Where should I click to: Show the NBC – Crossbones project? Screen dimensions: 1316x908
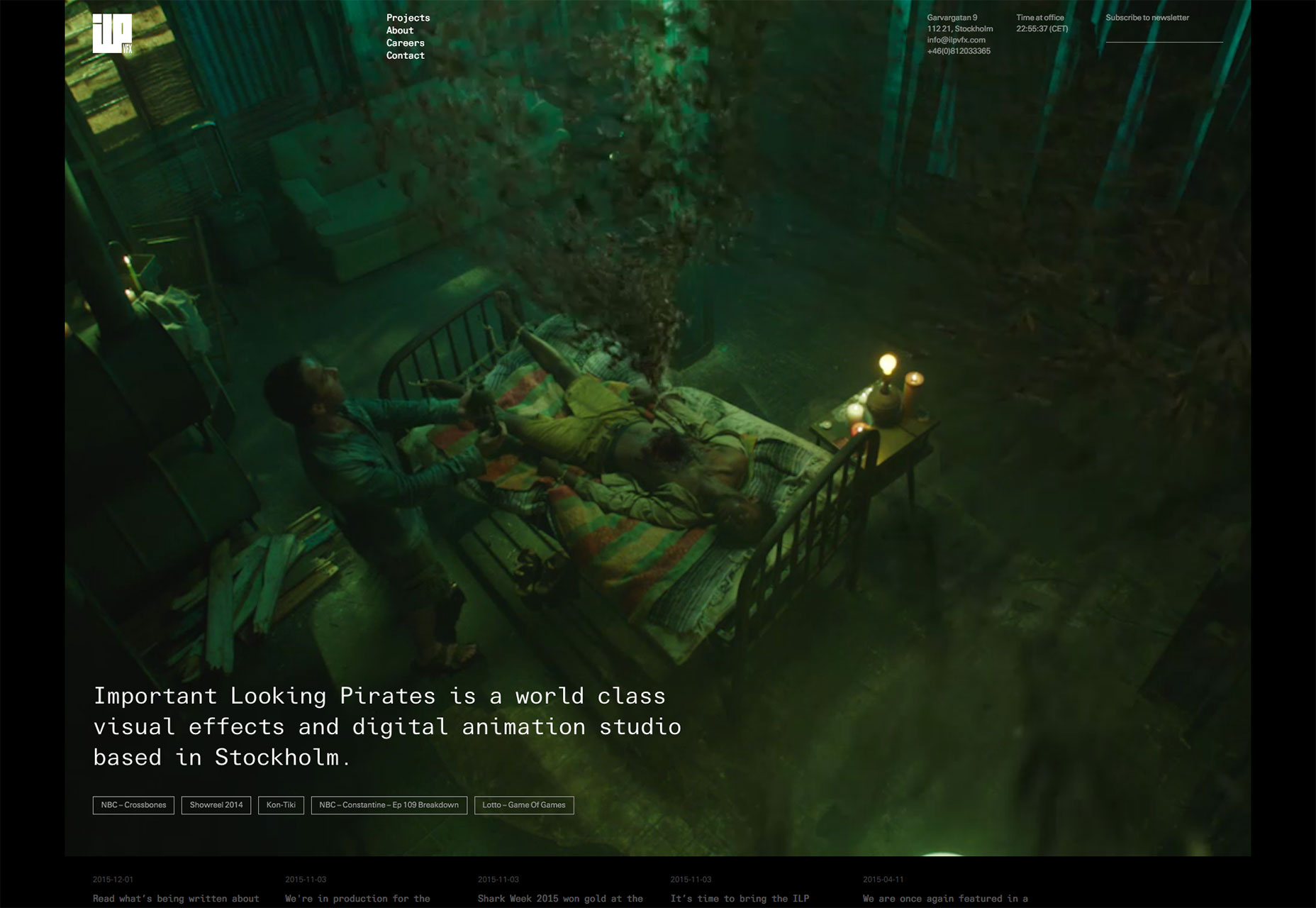click(133, 805)
